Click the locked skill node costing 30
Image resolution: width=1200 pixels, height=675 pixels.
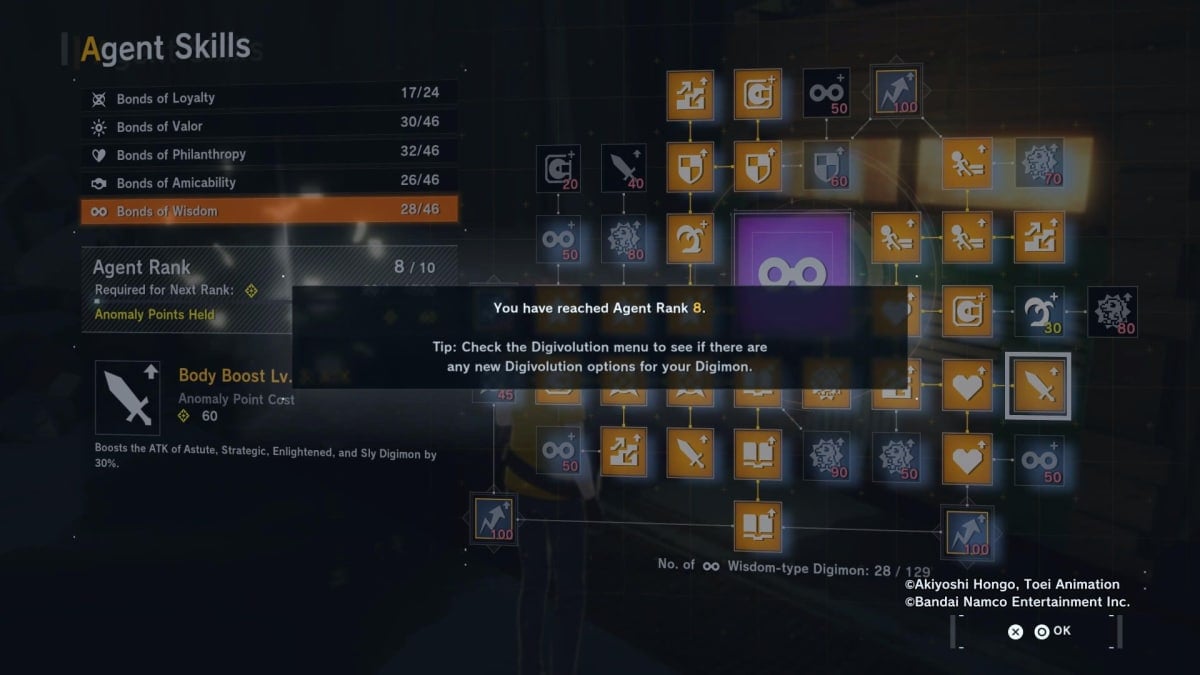pyautogui.click(x=1039, y=311)
